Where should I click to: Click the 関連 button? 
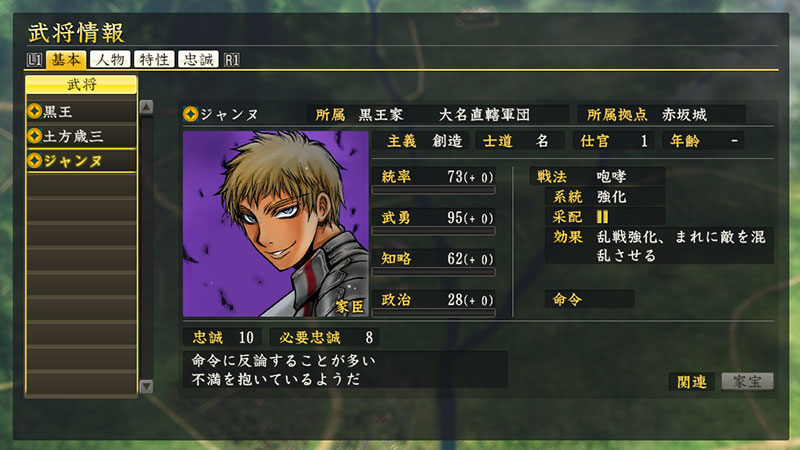point(691,381)
